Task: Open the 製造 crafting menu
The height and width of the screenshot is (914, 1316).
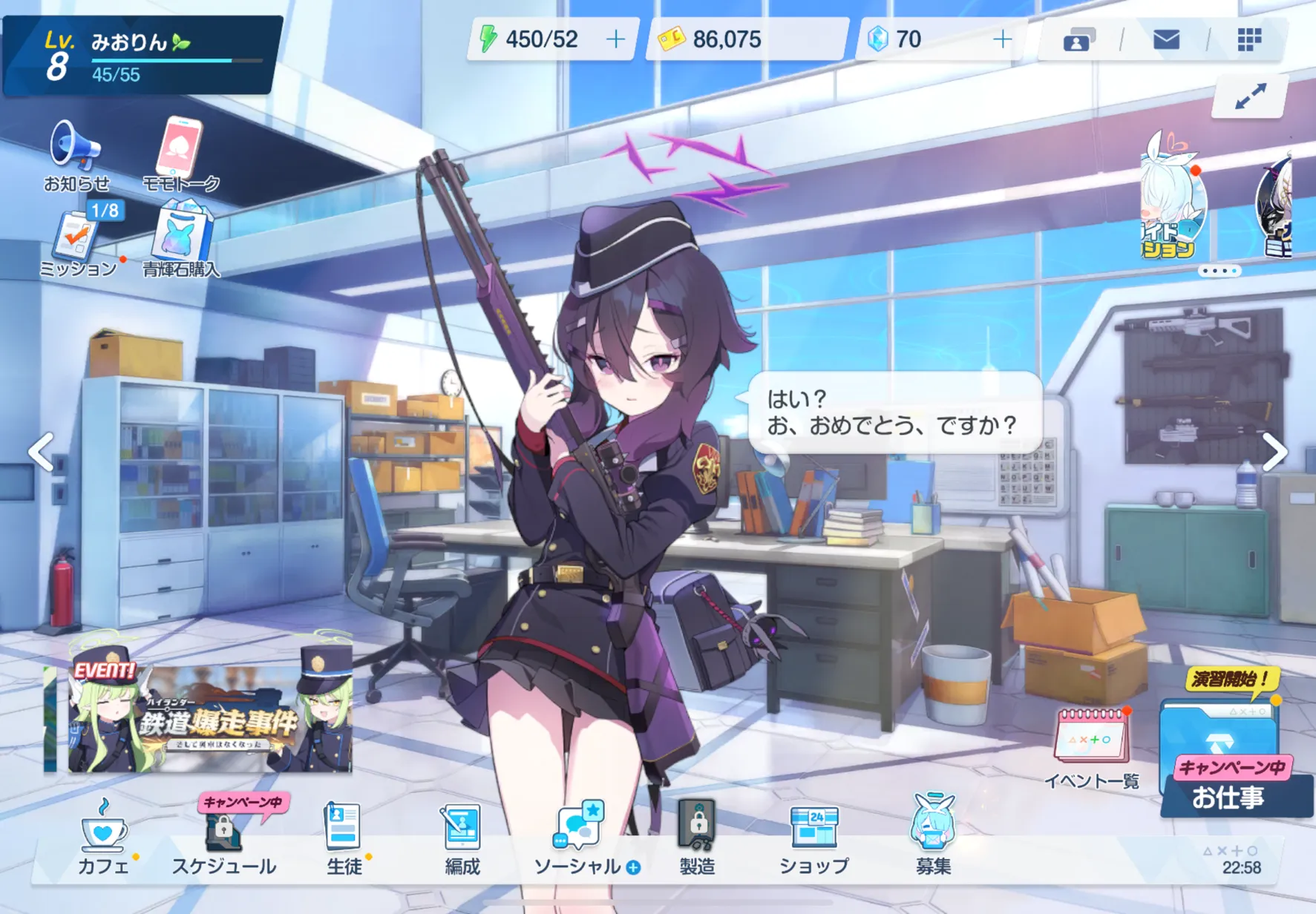Action: tap(697, 835)
